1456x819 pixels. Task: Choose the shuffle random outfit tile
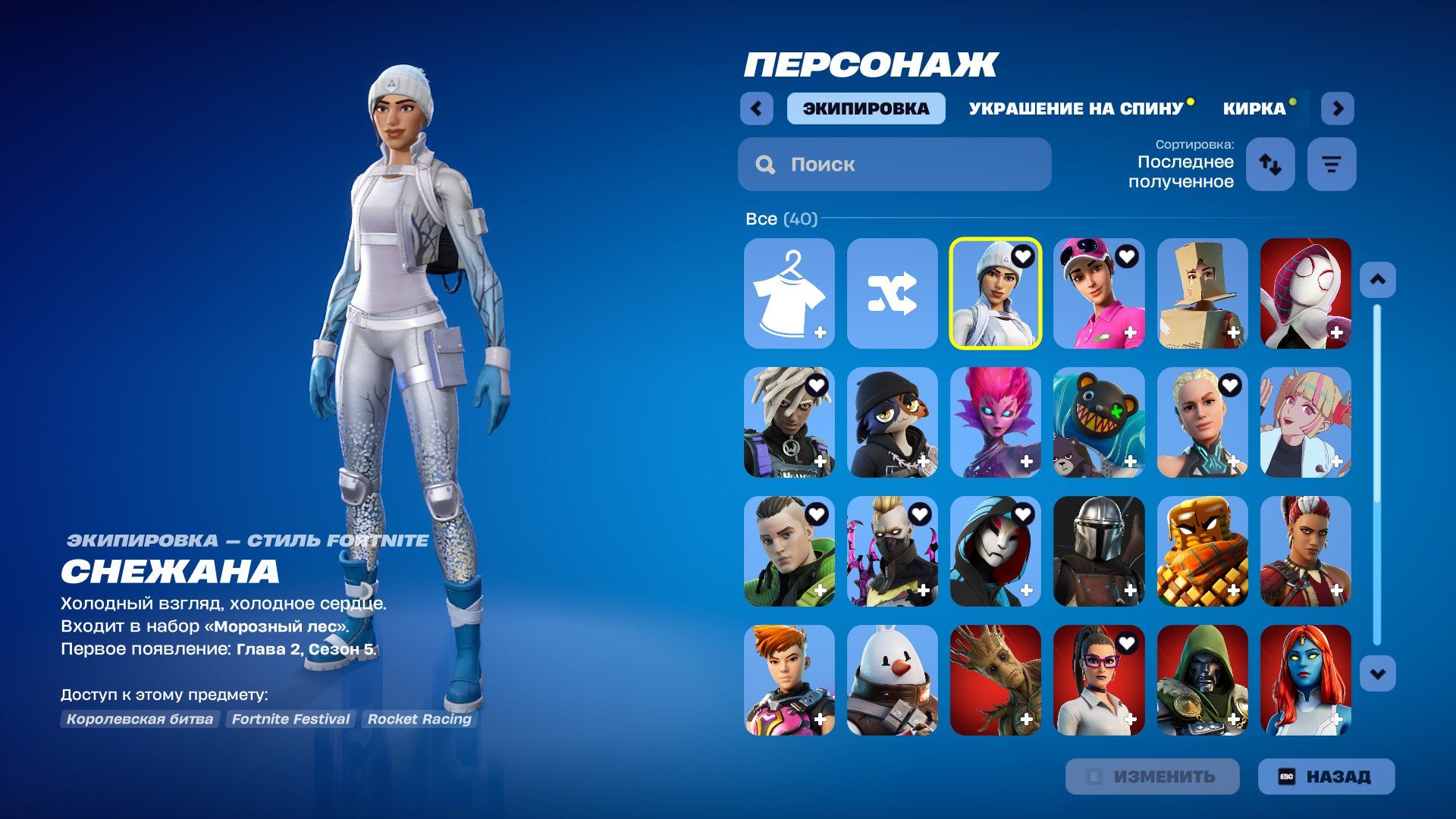tap(892, 293)
